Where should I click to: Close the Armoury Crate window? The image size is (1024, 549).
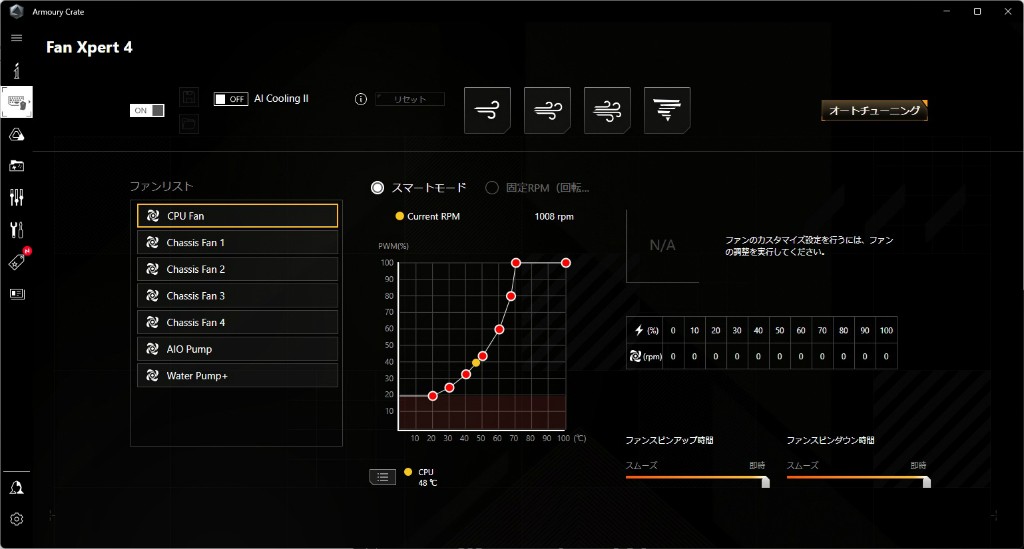point(1003,11)
